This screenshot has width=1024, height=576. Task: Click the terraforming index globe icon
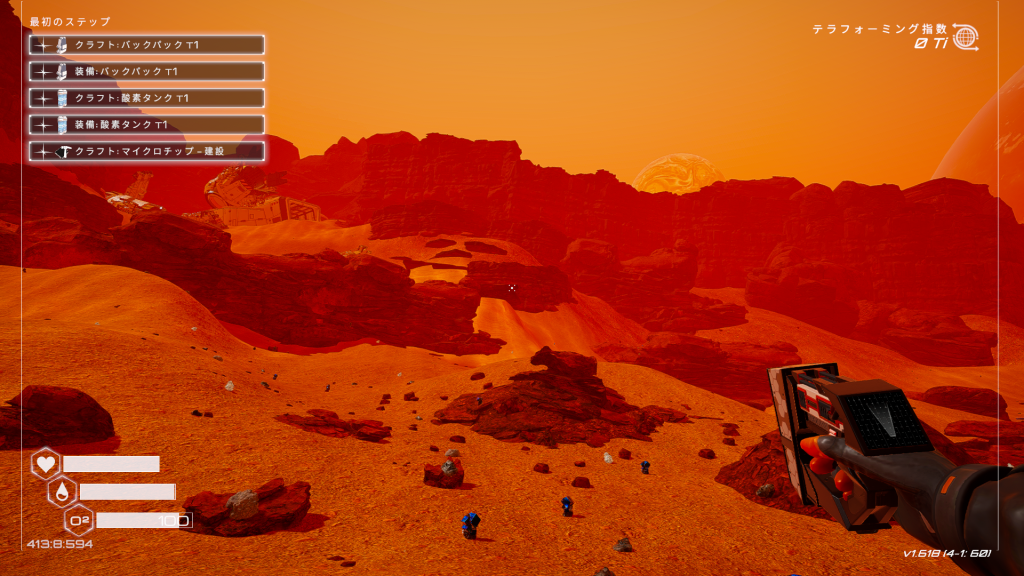pyautogui.click(x=965, y=37)
